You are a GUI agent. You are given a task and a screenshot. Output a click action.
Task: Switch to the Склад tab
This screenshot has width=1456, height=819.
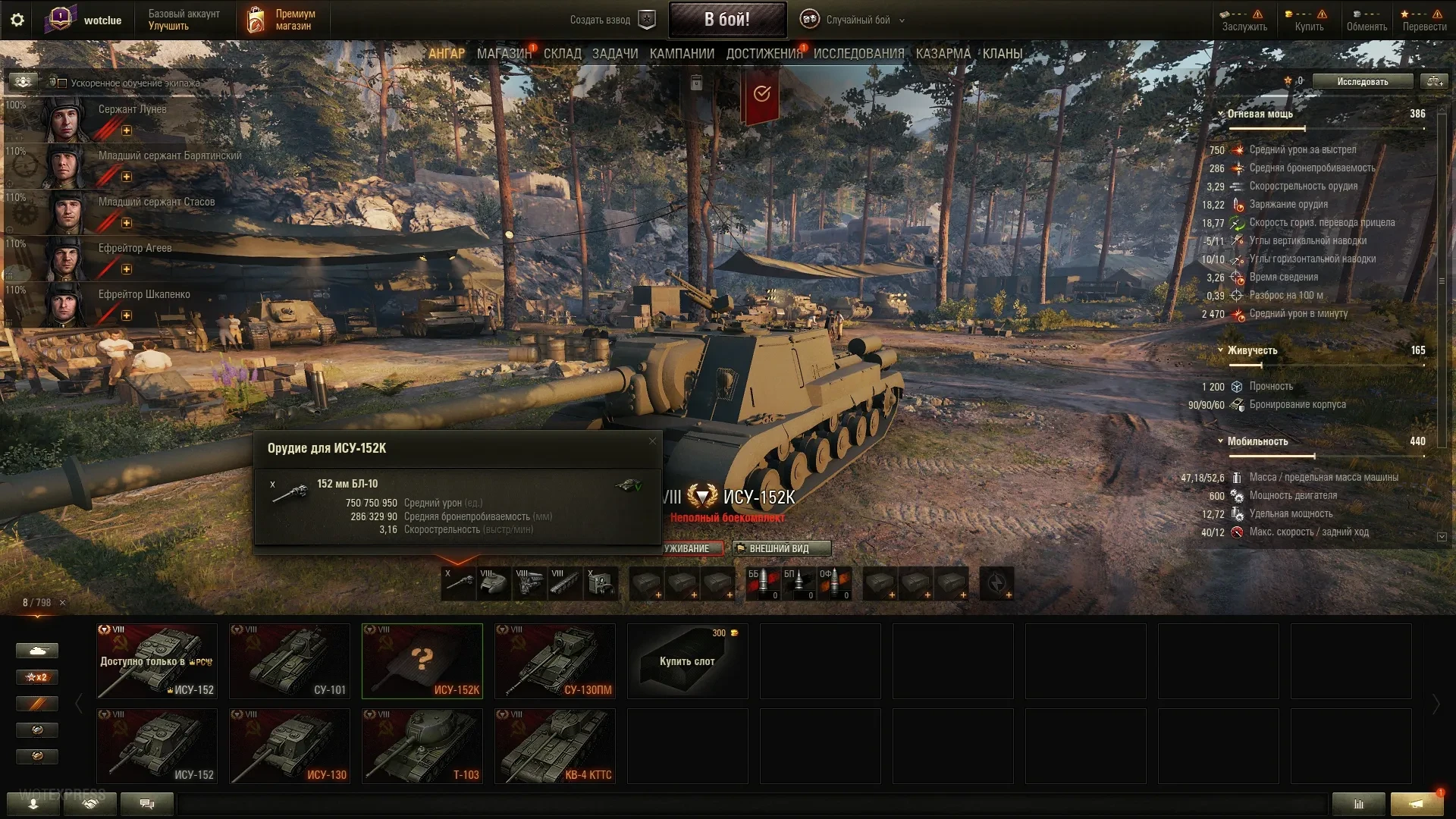tap(562, 54)
